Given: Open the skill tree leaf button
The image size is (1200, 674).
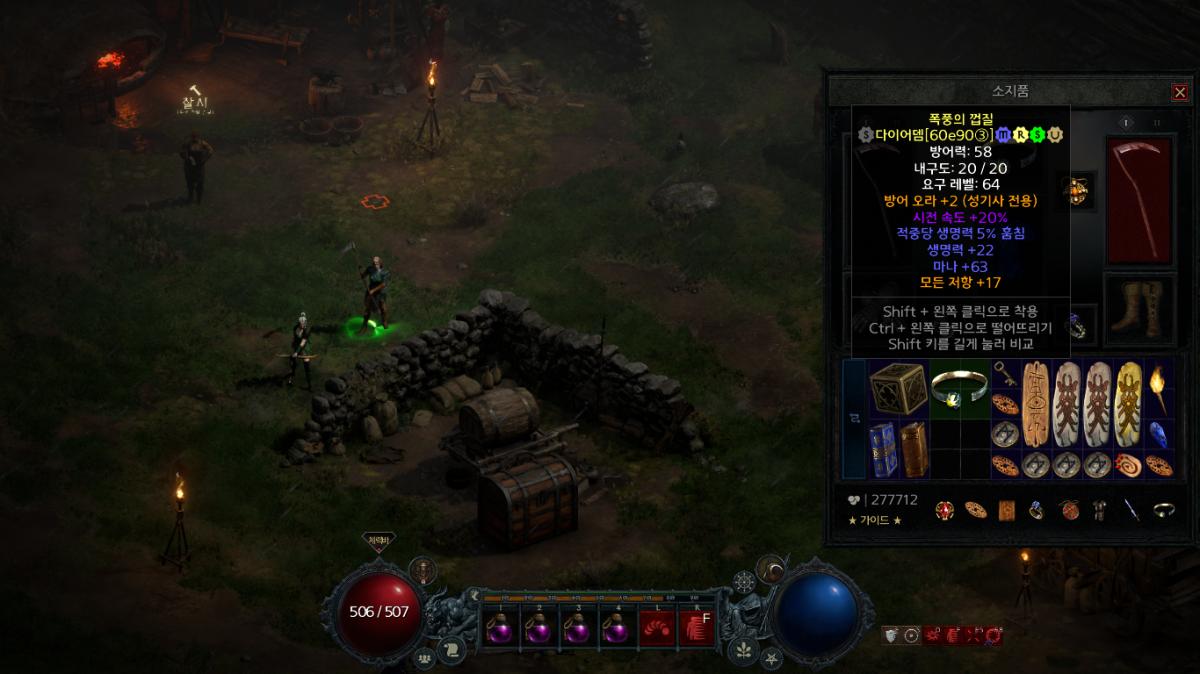Looking at the screenshot, I should pyautogui.click(x=743, y=652).
